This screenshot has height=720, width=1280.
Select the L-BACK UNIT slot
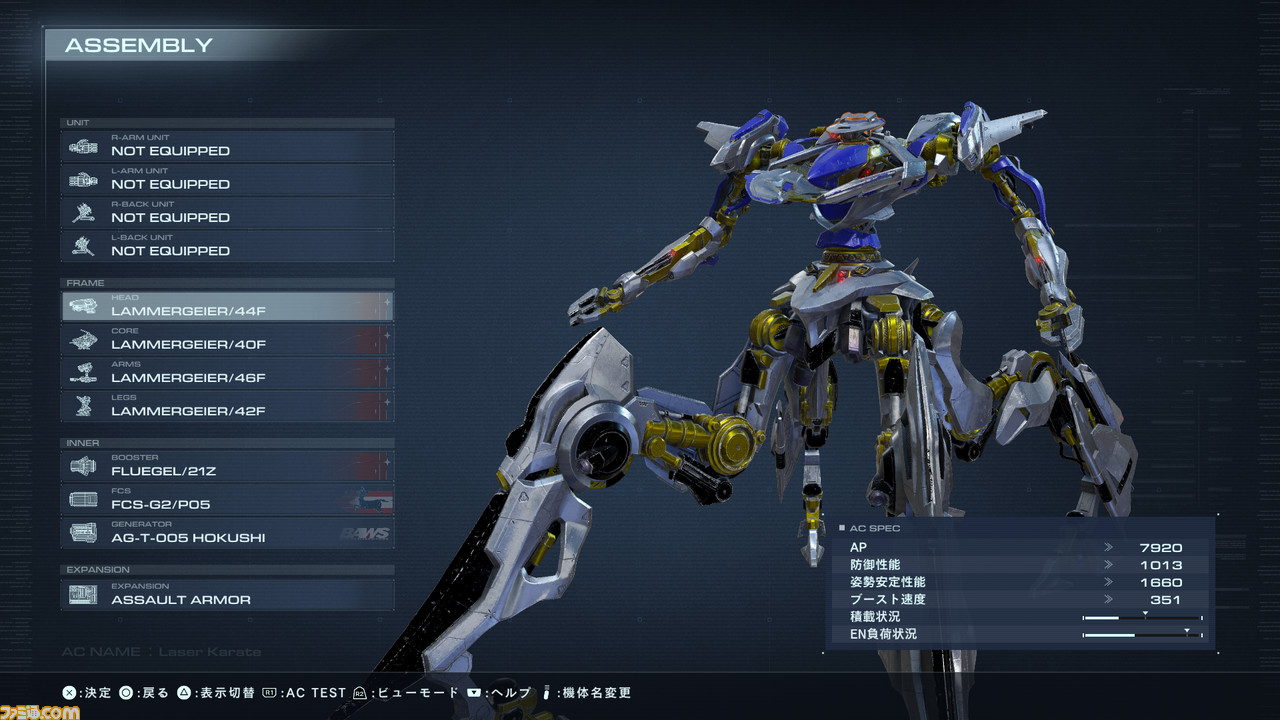click(228, 246)
